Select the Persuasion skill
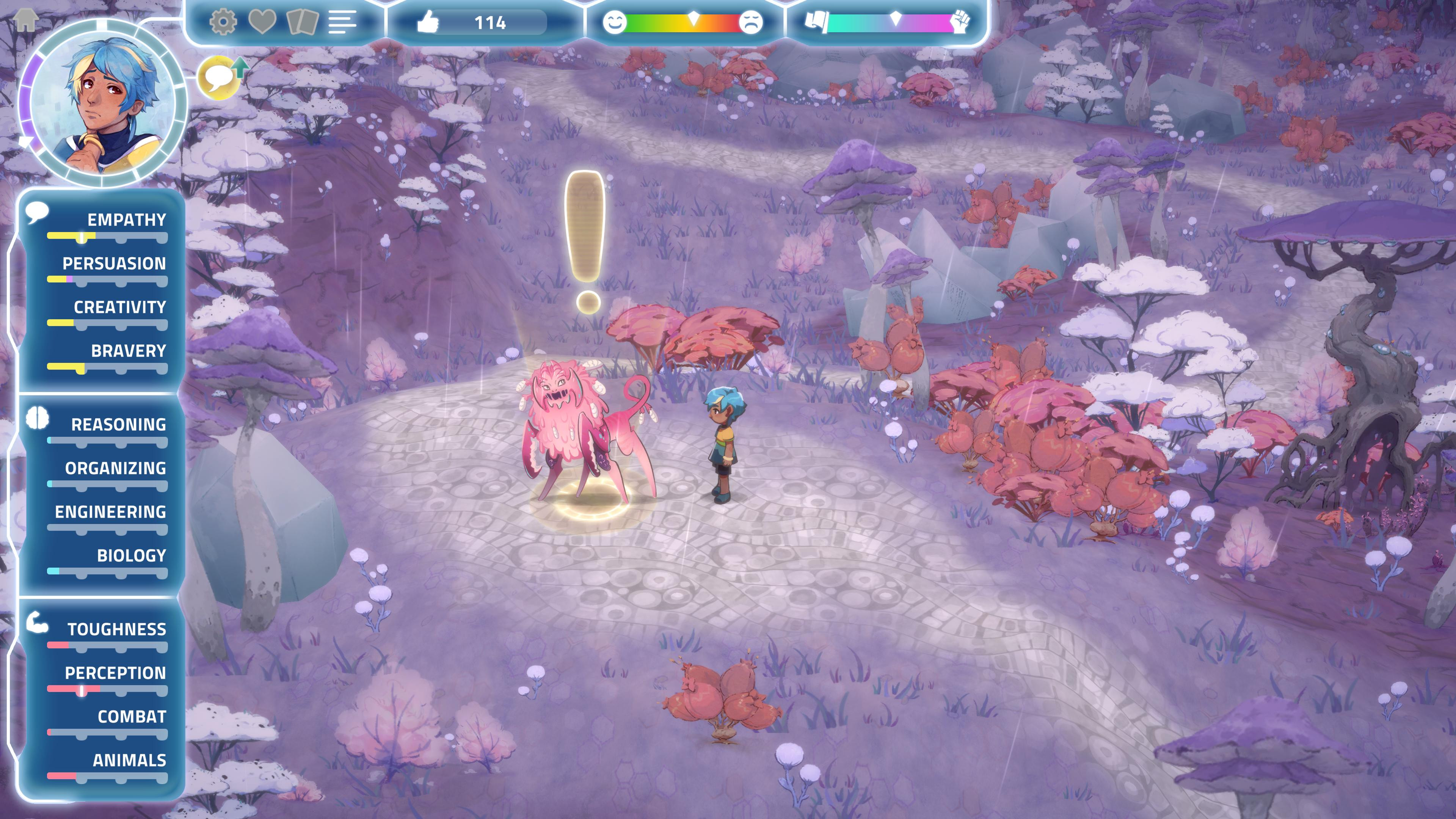This screenshot has height=819, width=1456. pyautogui.click(x=114, y=264)
